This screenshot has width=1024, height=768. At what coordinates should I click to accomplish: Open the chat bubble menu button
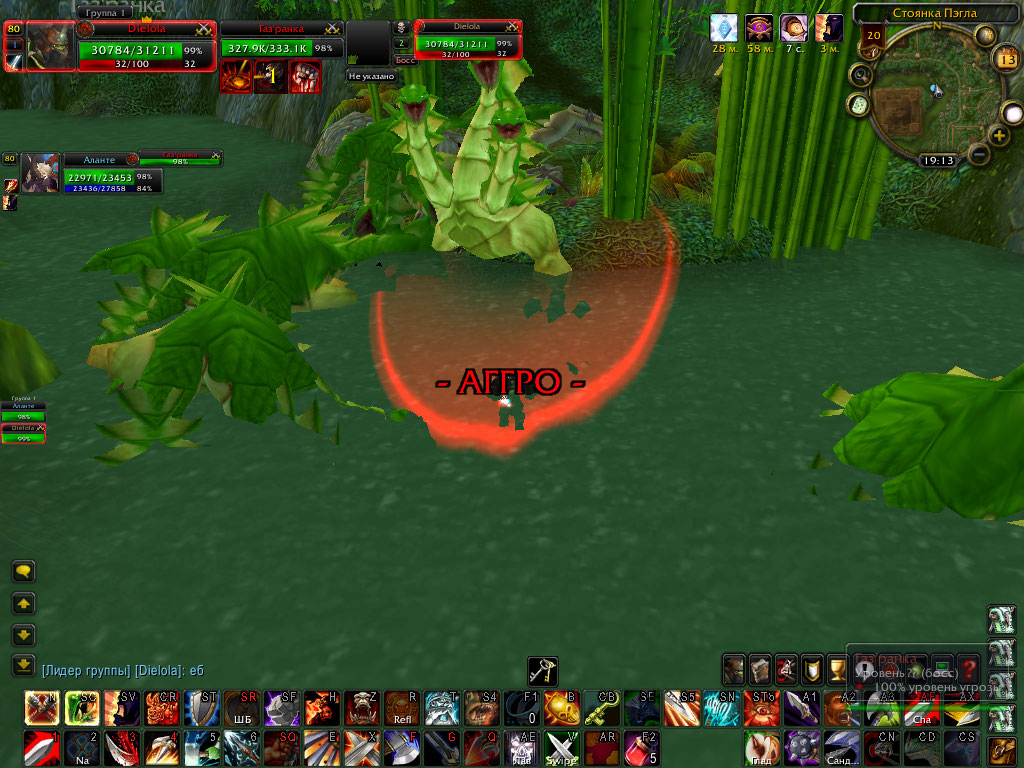point(23,572)
